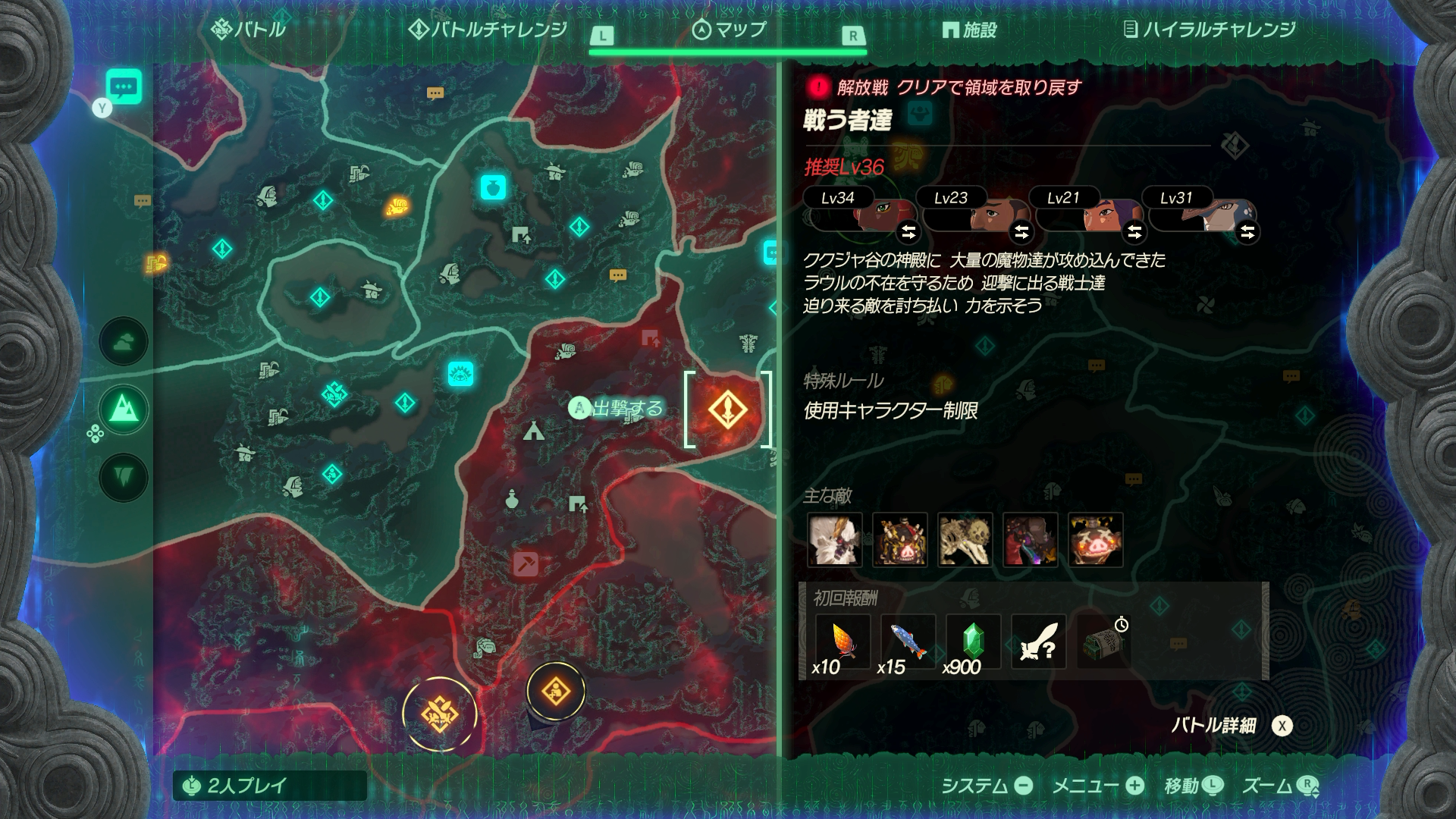Select the cyan apple facility marker
The width and height of the screenshot is (1456, 819).
[493, 187]
